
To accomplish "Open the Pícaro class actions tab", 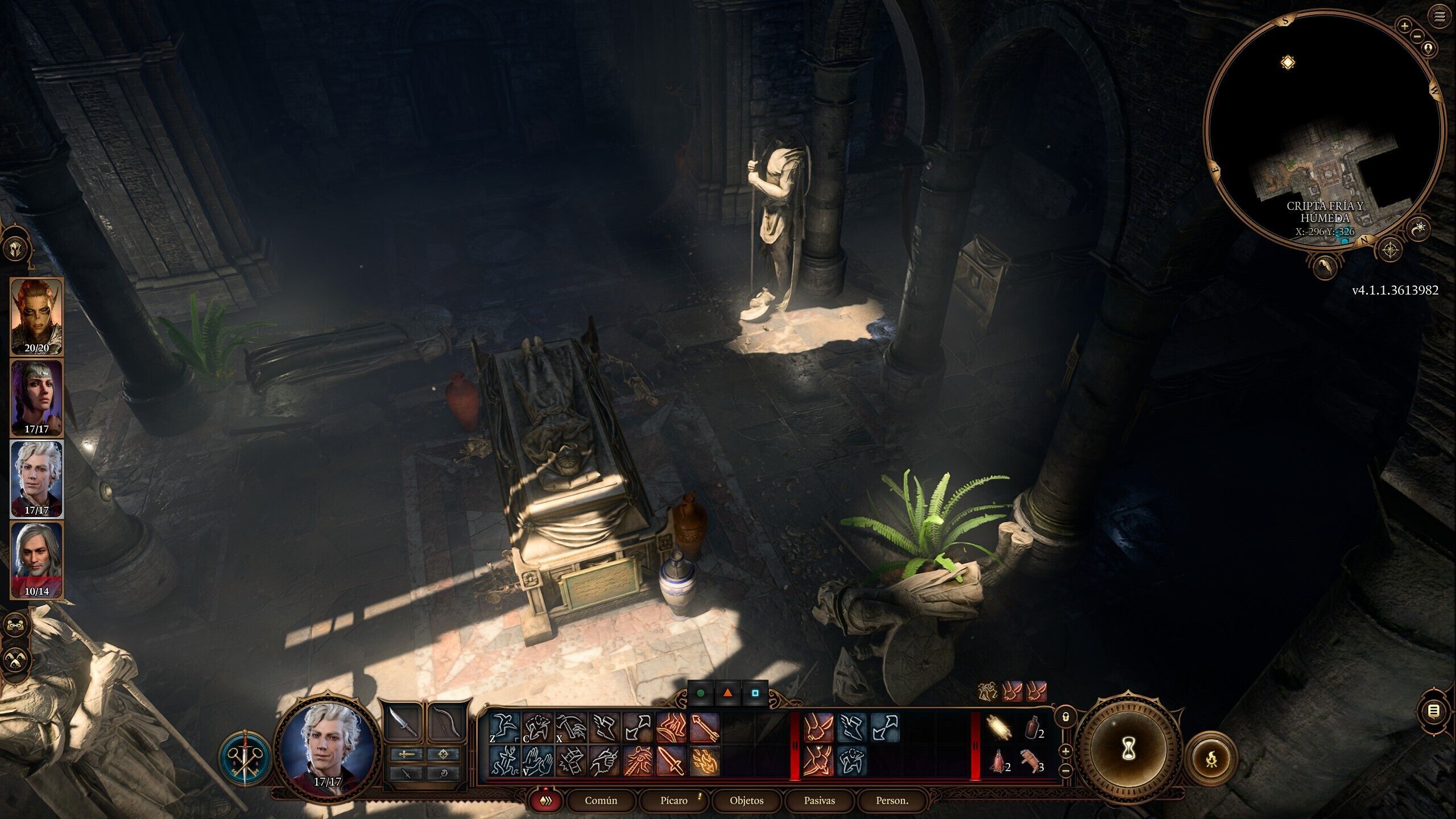I will click(x=674, y=800).
